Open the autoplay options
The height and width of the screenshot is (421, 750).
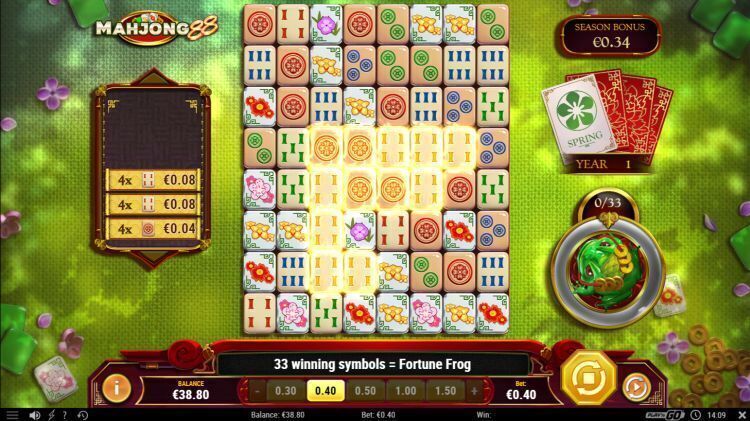click(x=637, y=384)
